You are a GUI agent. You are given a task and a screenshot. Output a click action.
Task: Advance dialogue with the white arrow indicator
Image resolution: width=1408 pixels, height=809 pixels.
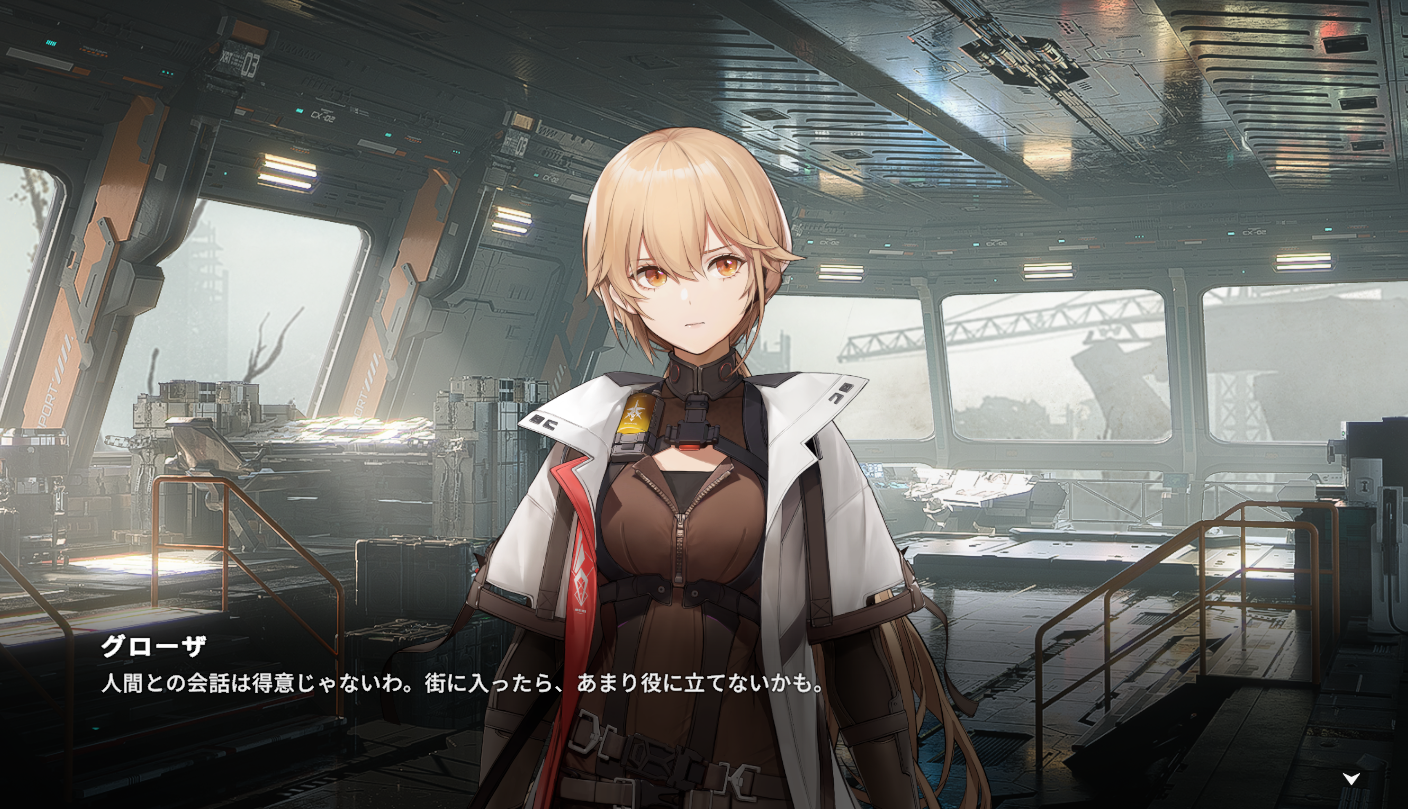click(1351, 778)
